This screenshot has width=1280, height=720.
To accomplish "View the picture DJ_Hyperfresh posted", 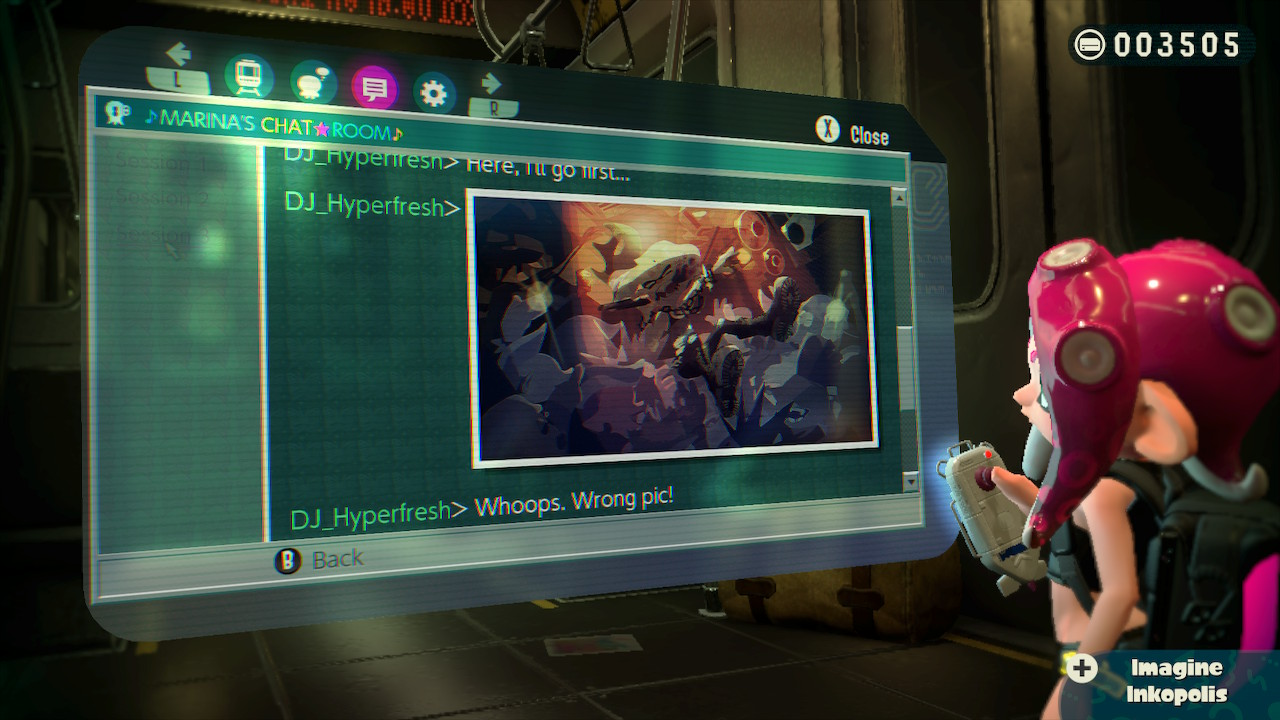I will tap(672, 325).
